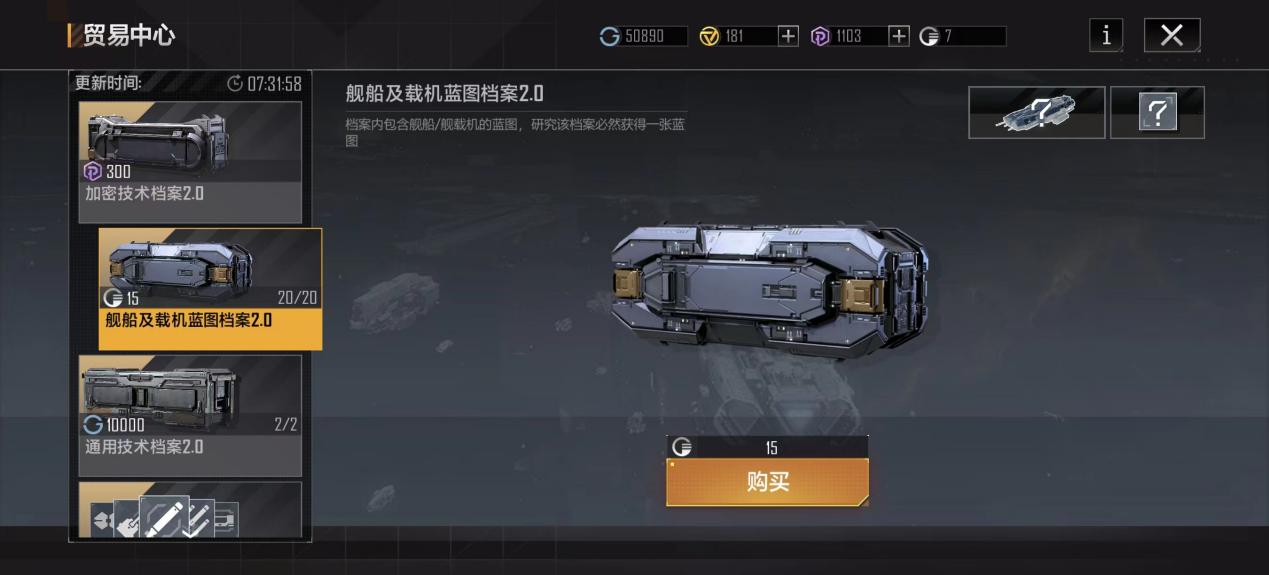Add more gold-coin currency with its plus button
1269x575 pixels.
click(x=788, y=36)
